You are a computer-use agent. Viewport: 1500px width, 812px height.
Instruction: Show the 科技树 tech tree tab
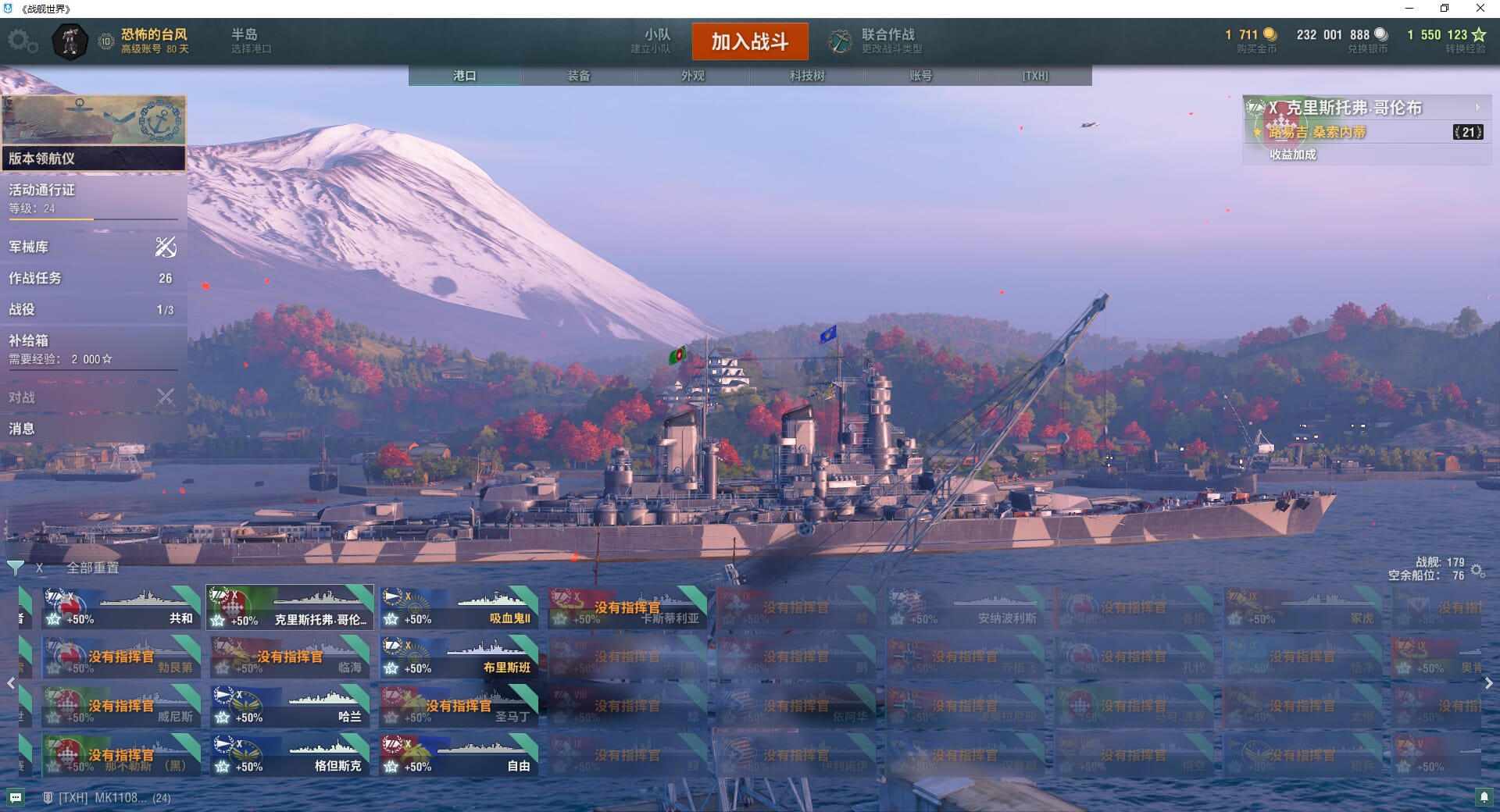(807, 76)
